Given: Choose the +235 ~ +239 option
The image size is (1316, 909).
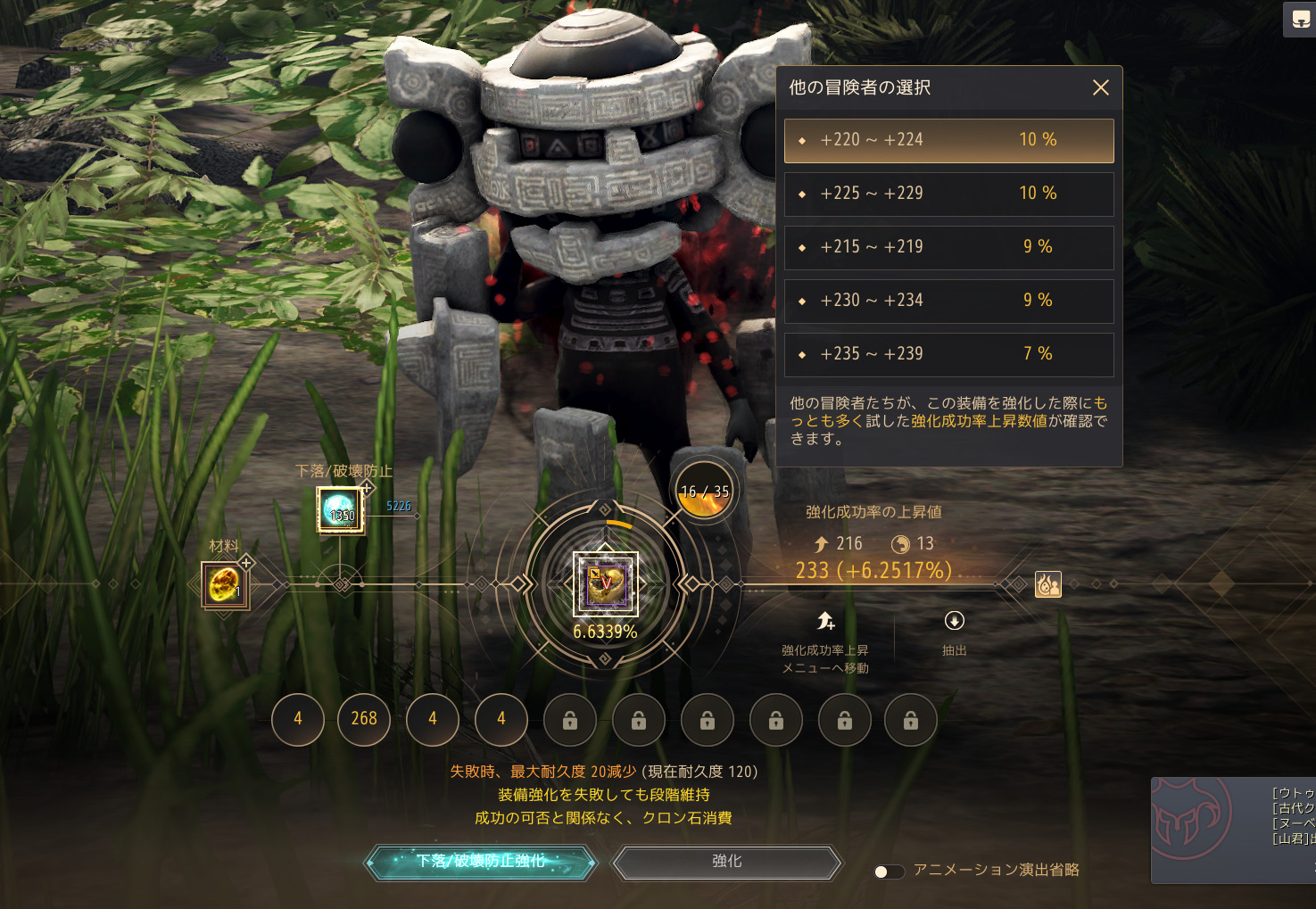Looking at the screenshot, I should pyautogui.click(x=948, y=354).
